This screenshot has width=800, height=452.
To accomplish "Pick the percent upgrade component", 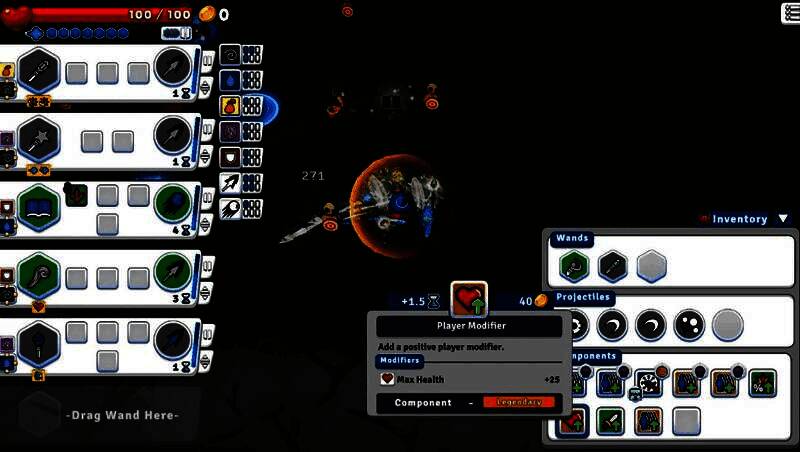I will (x=761, y=383).
